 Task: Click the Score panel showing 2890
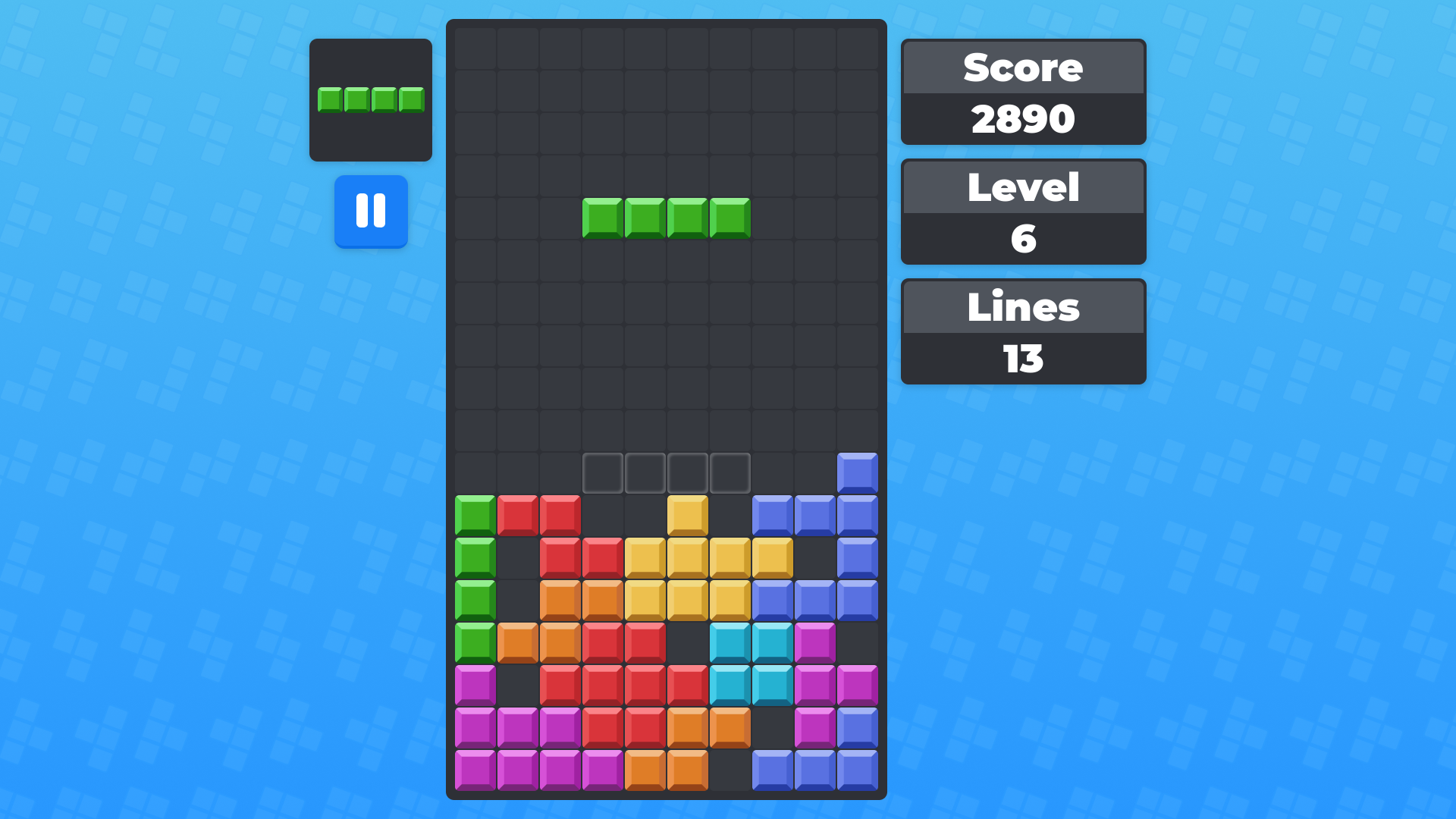tap(1023, 118)
